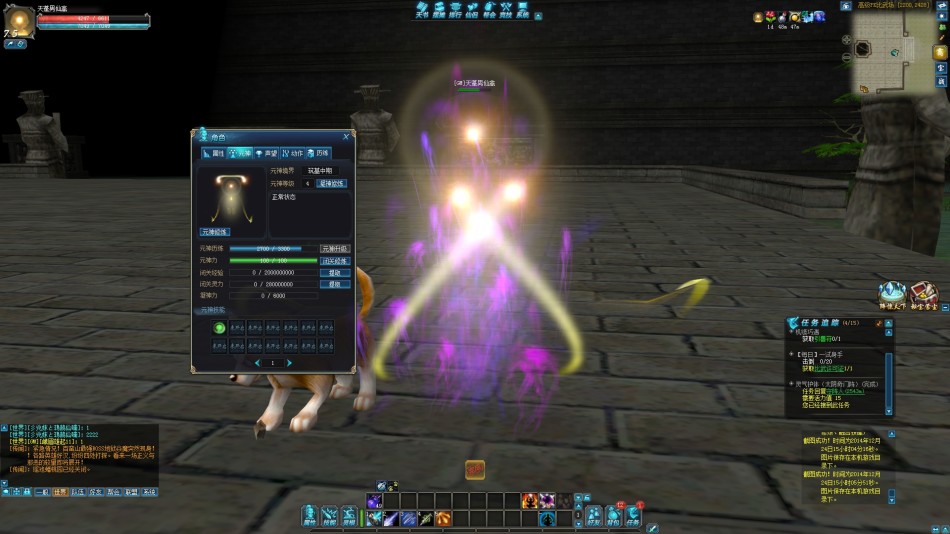Show the 历练 experience tab
Viewport: 950px width, 534px height.
coord(318,153)
